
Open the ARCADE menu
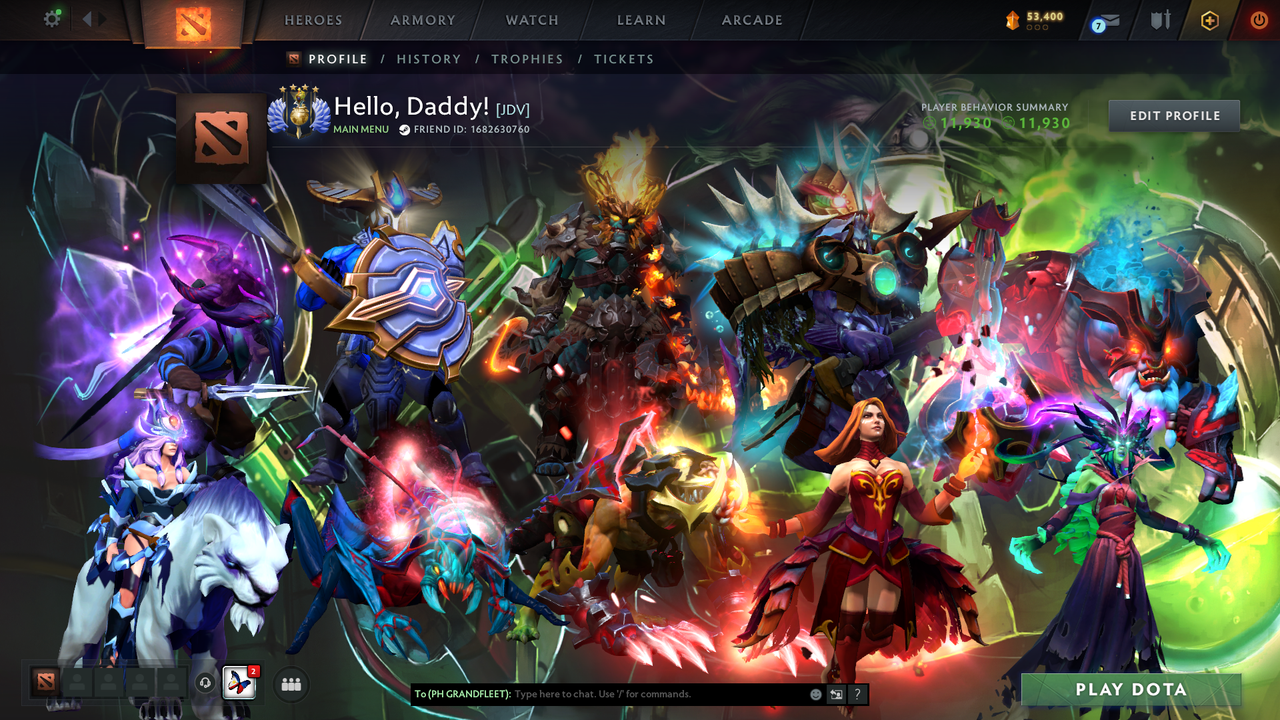750,20
